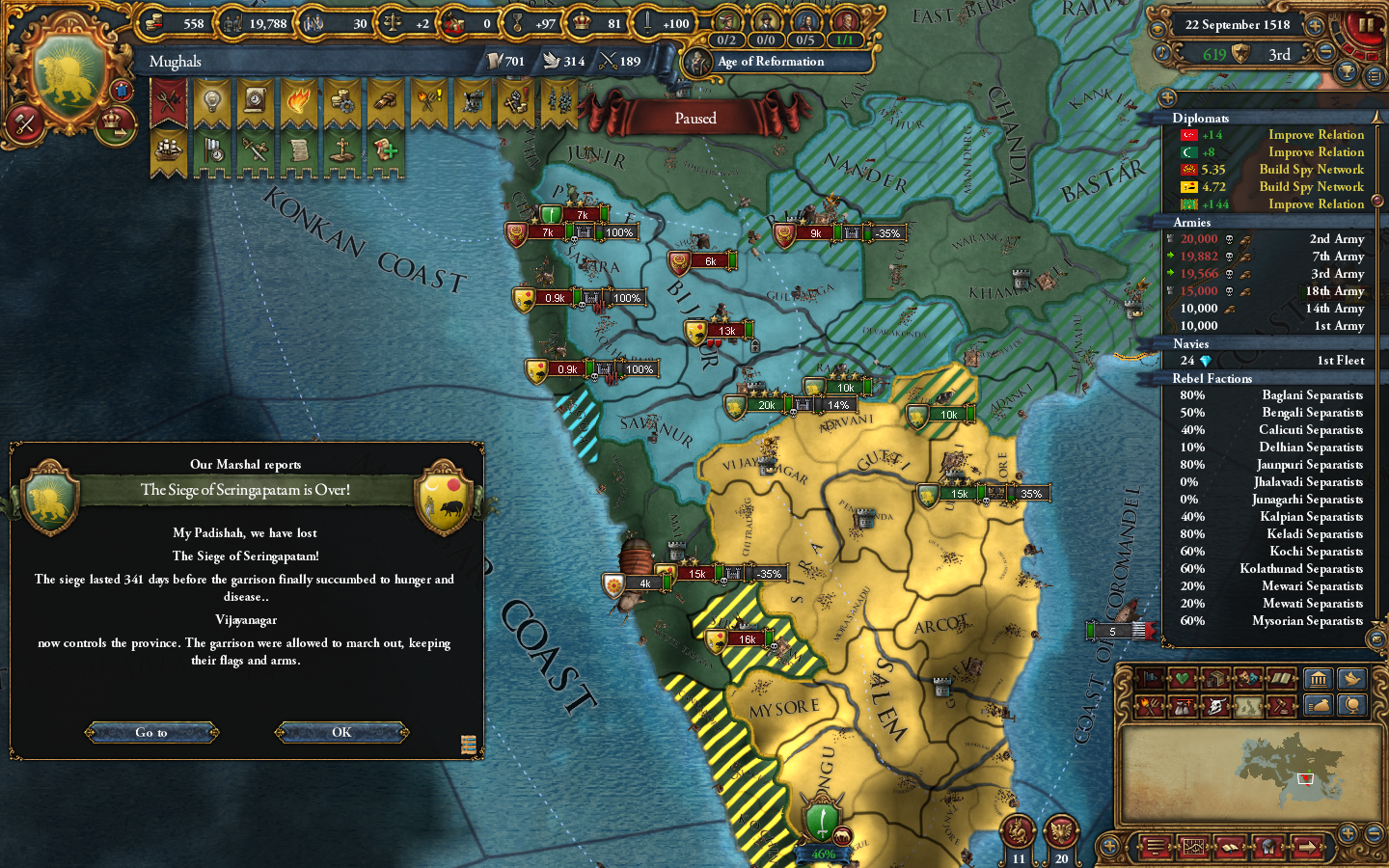Open the in-game ledger chart icon

pyautogui.click(x=1193, y=847)
